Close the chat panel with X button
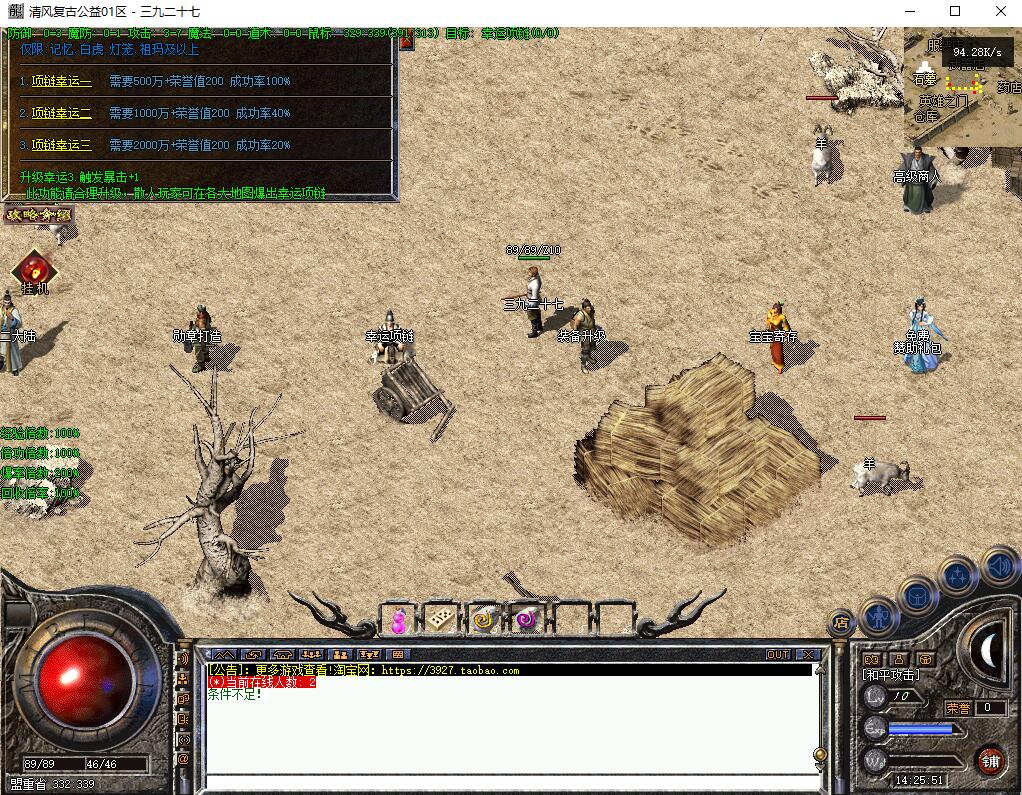The height and width of the screenshot is (795, 1022). click(x=808, y=655)
